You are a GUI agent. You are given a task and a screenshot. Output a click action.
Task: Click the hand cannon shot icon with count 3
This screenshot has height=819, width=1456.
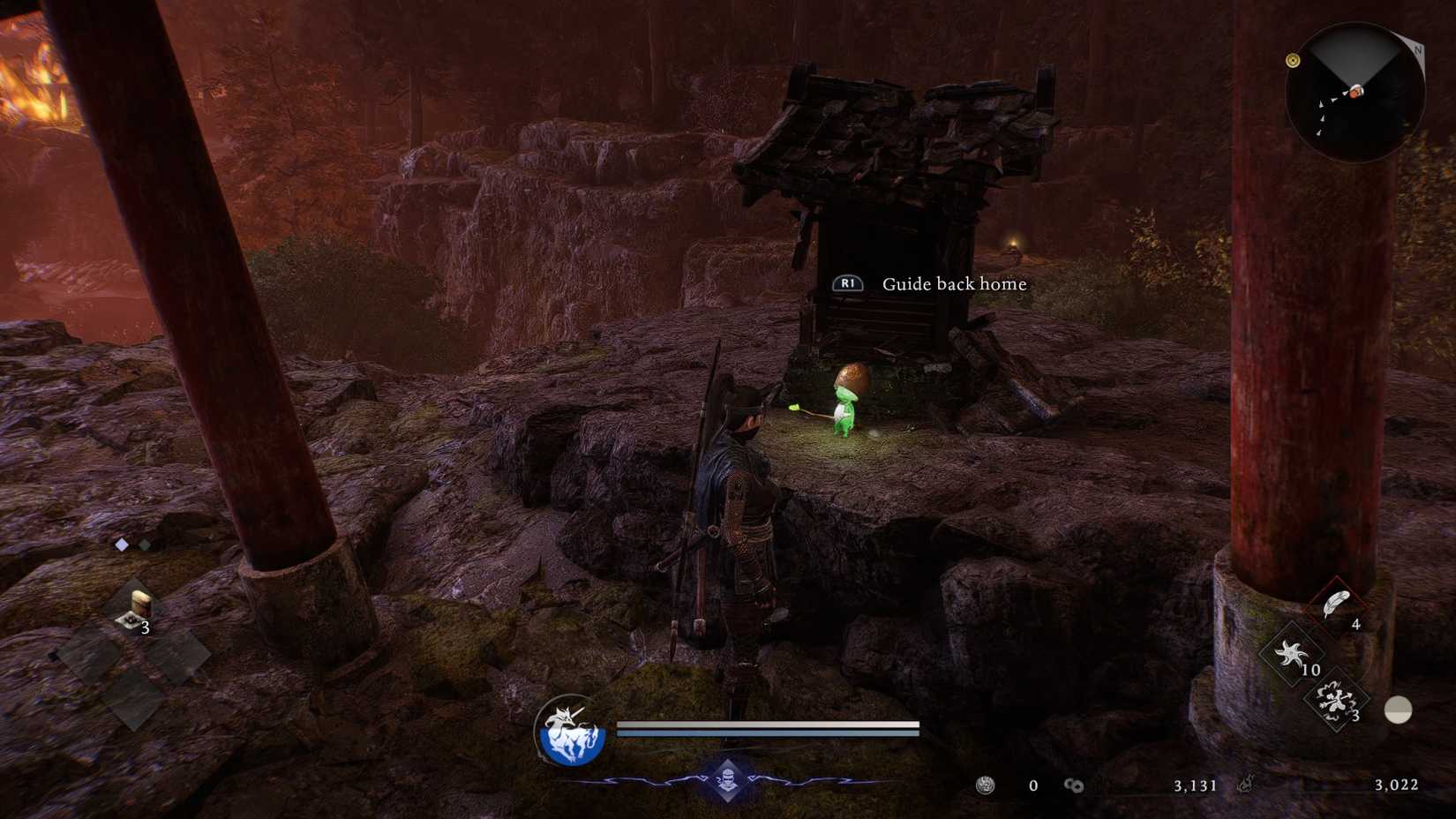pos(1335,701)
